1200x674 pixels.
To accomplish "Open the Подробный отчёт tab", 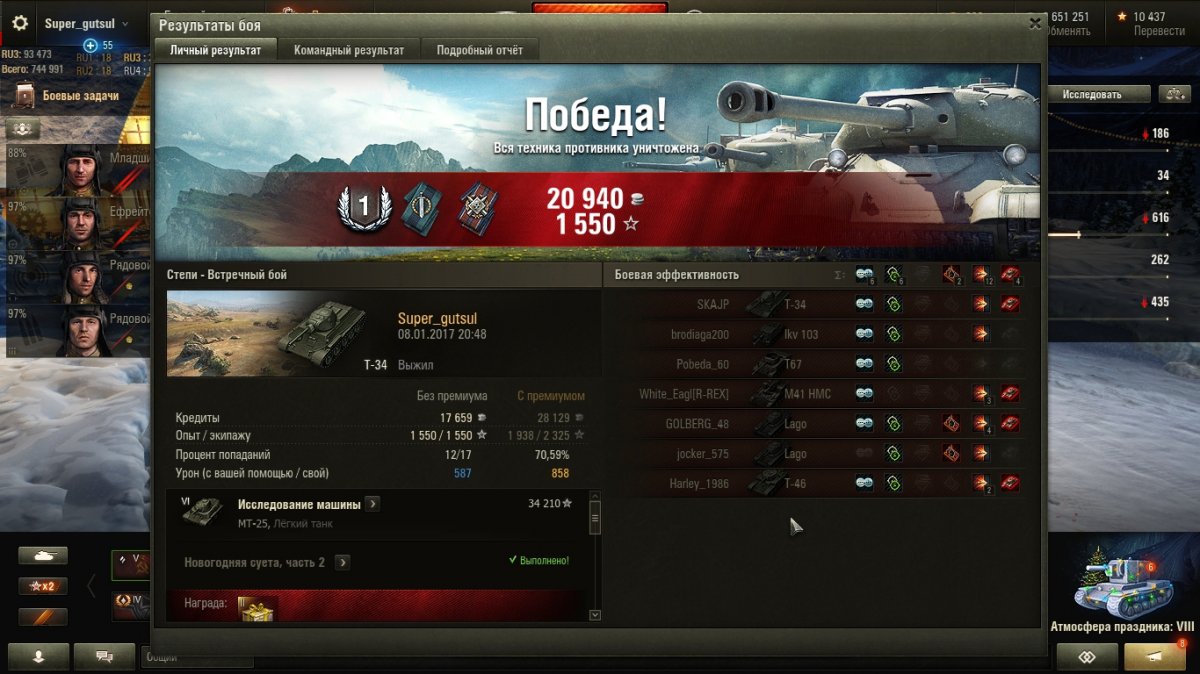I will tap(479, 50).
